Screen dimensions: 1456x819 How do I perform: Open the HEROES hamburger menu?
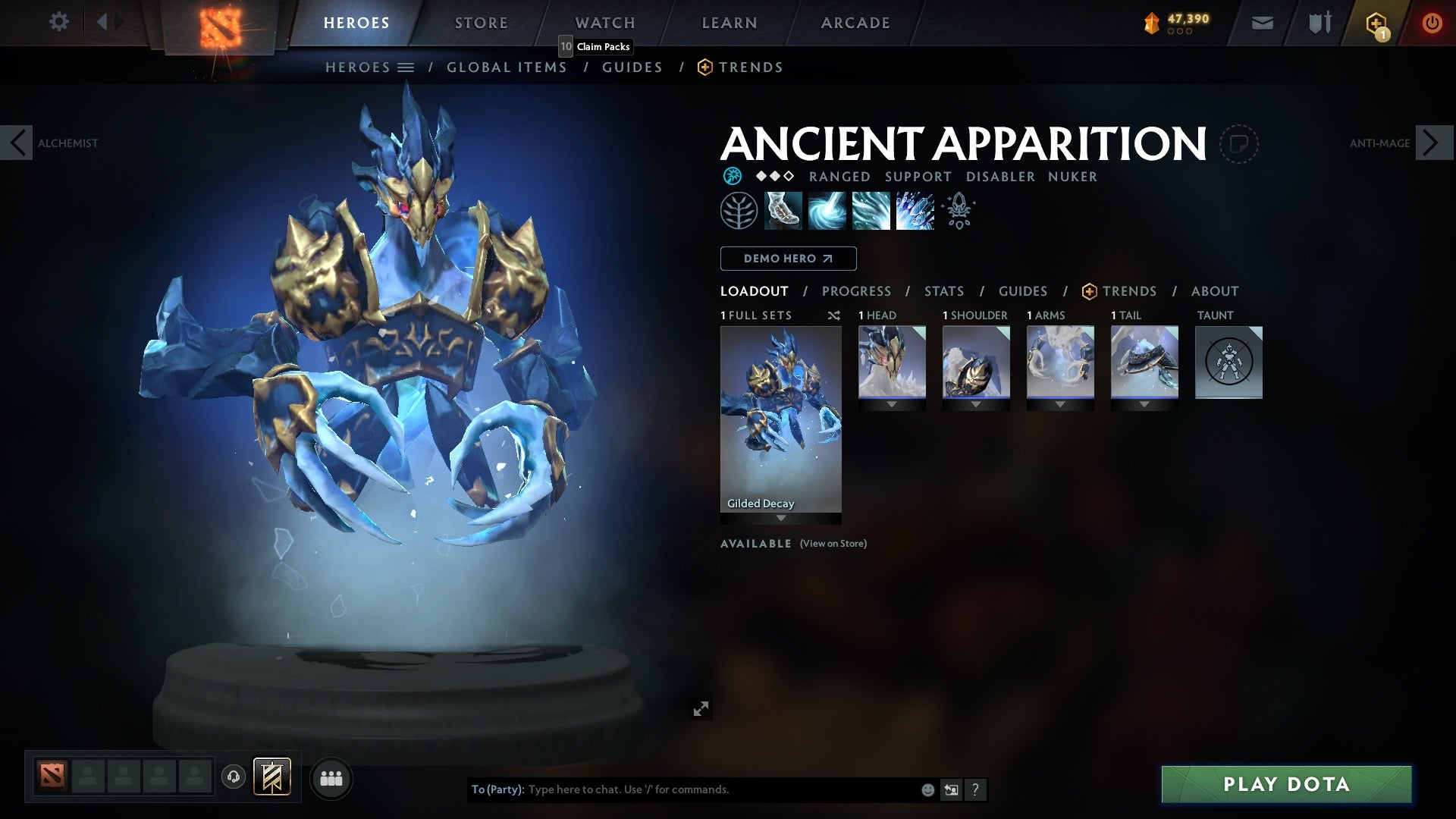tap(407, 67)
